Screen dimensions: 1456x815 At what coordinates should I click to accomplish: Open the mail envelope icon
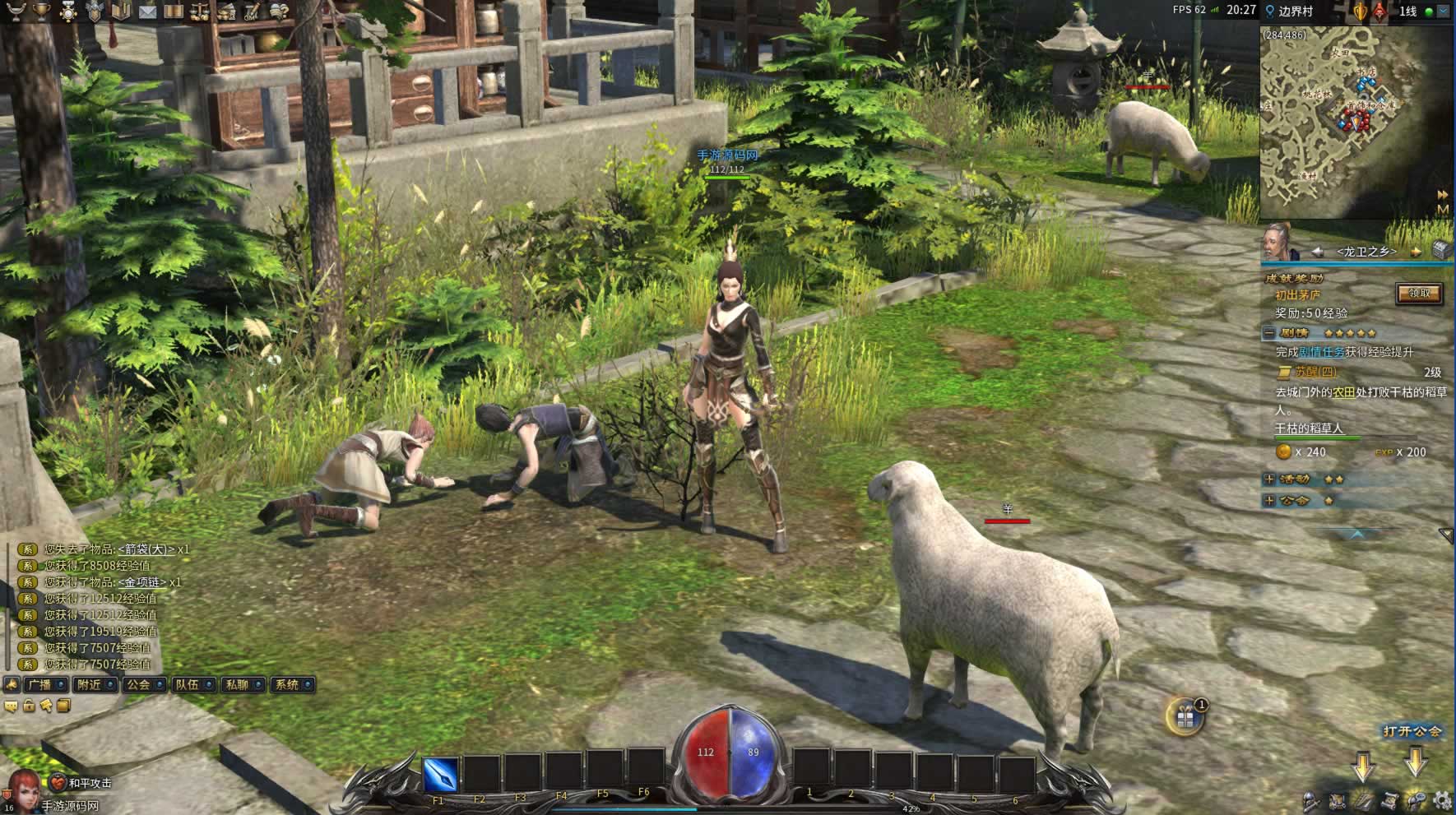(x=147, y=12)
